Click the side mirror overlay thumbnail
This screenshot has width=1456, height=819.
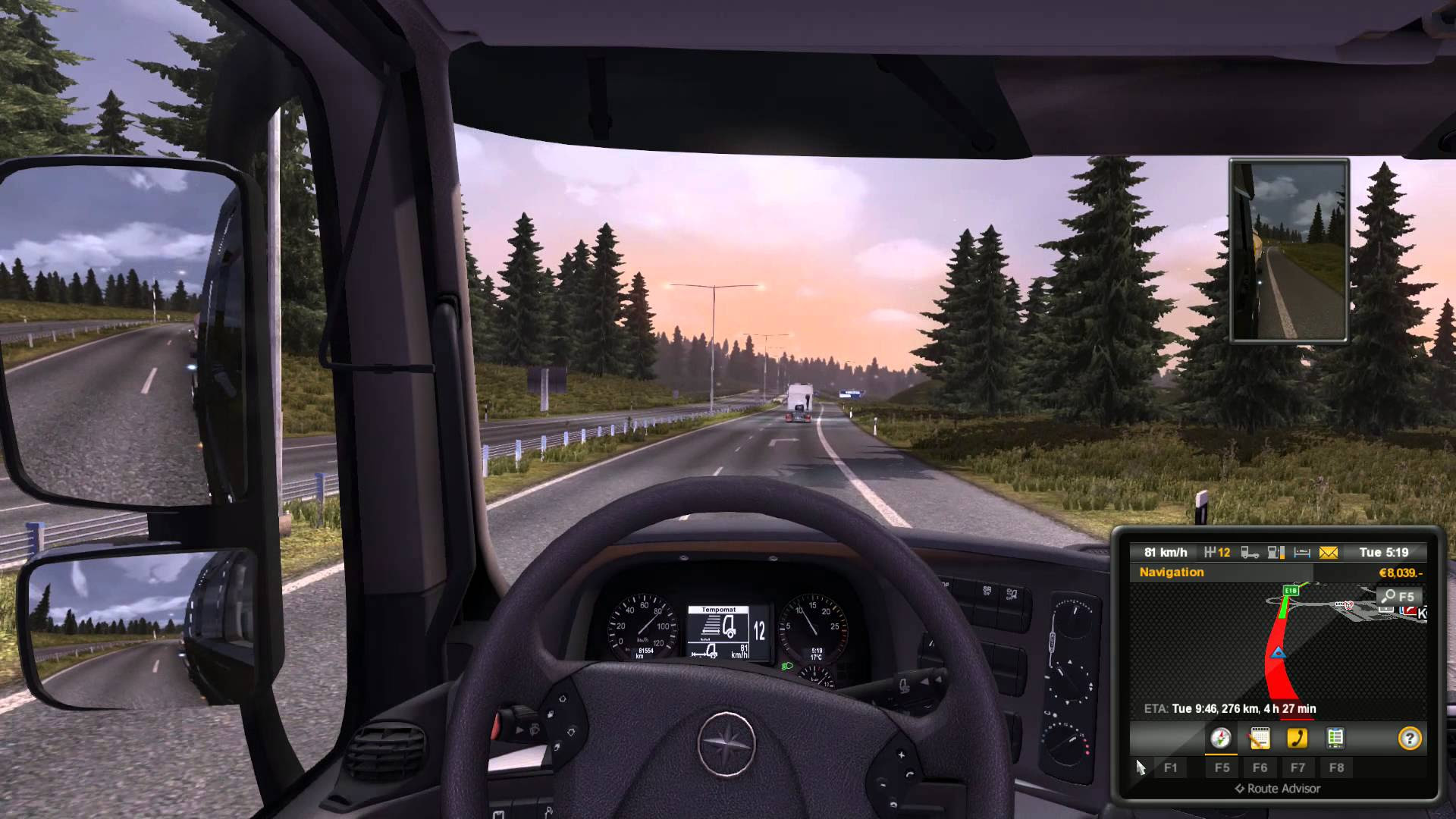pos(1289,250)
